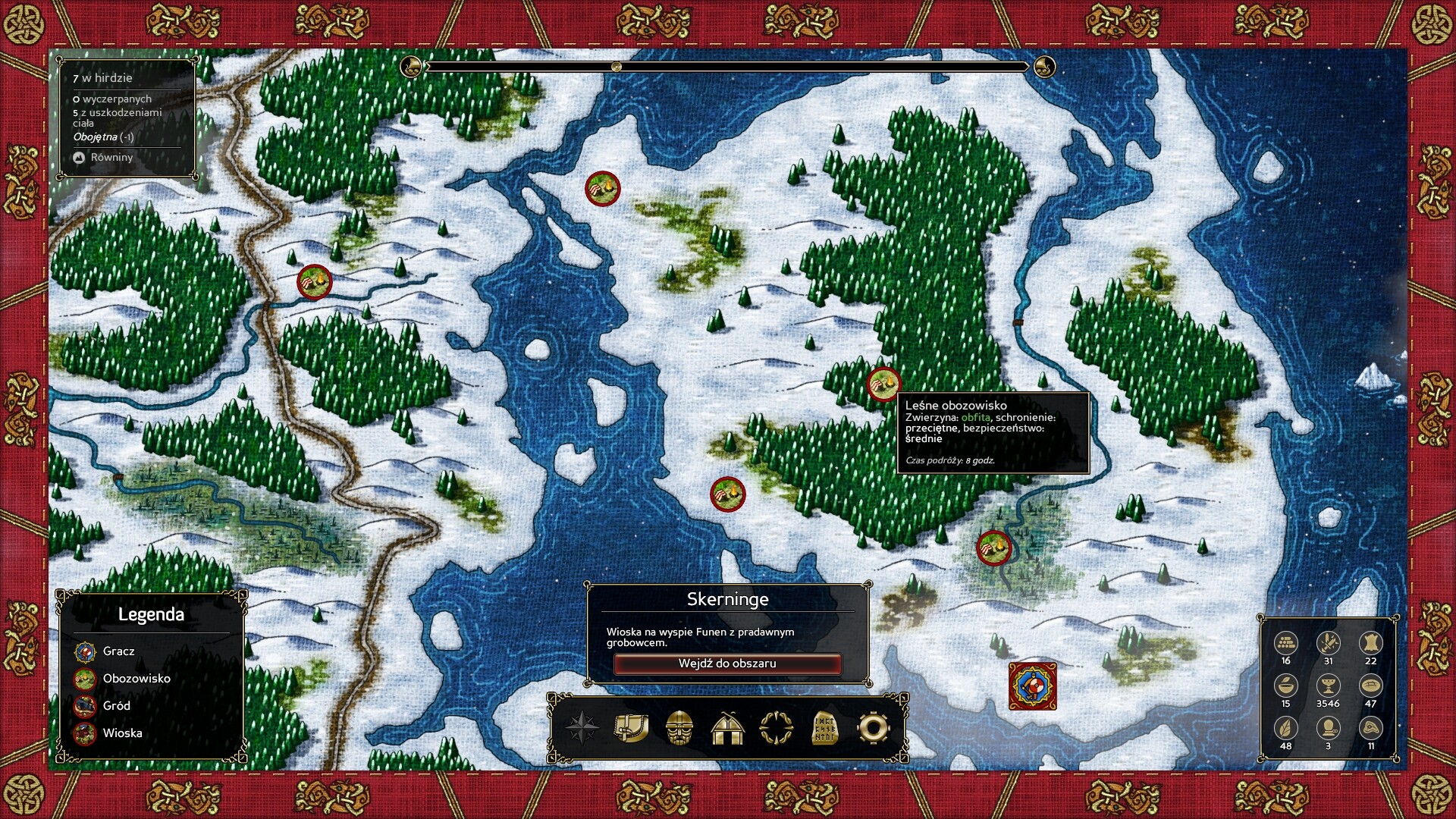This screenshot has width=1456, height=819.
Task: Open the compass map icon in toolbar
Action: coord(582,728)
